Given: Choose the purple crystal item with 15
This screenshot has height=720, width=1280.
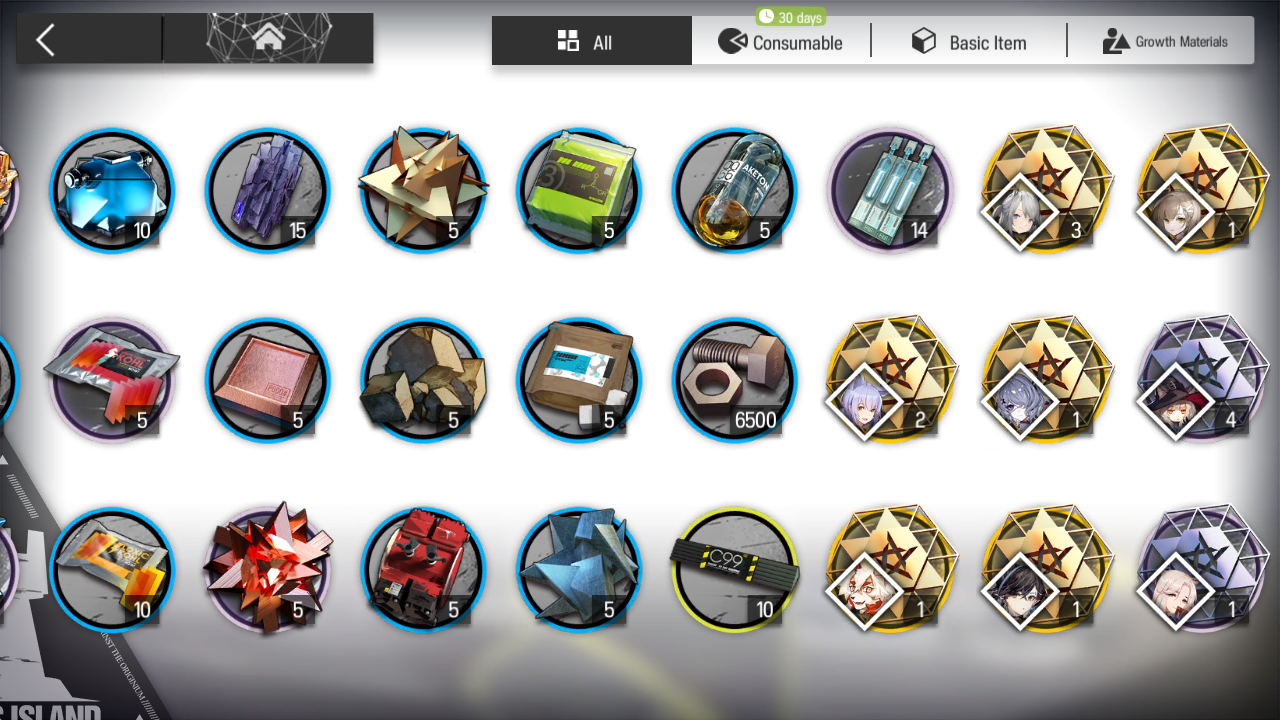Looking at the screenshot, I should coord(267,190).
